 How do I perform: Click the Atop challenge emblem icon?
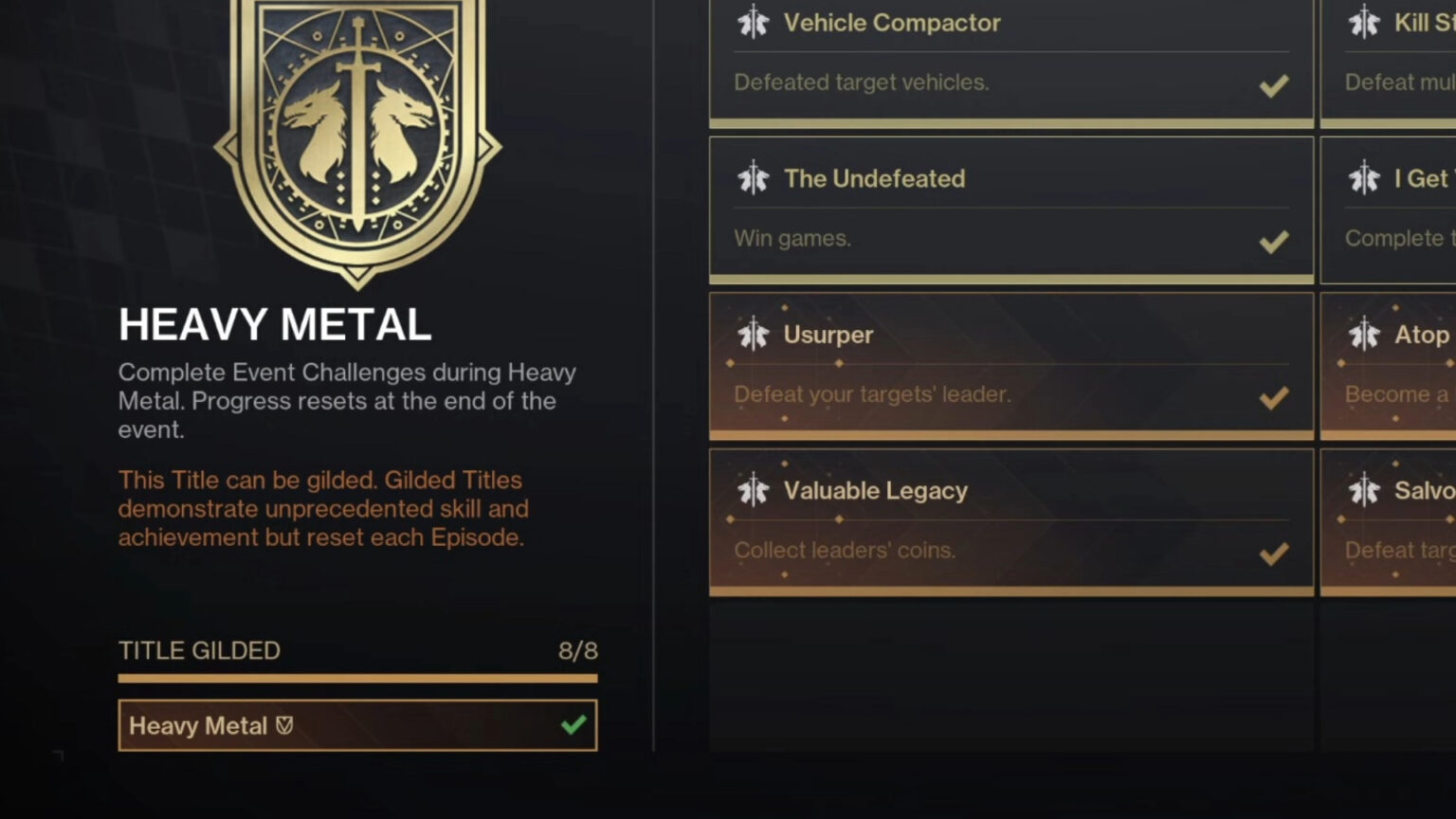point(1365,334)
